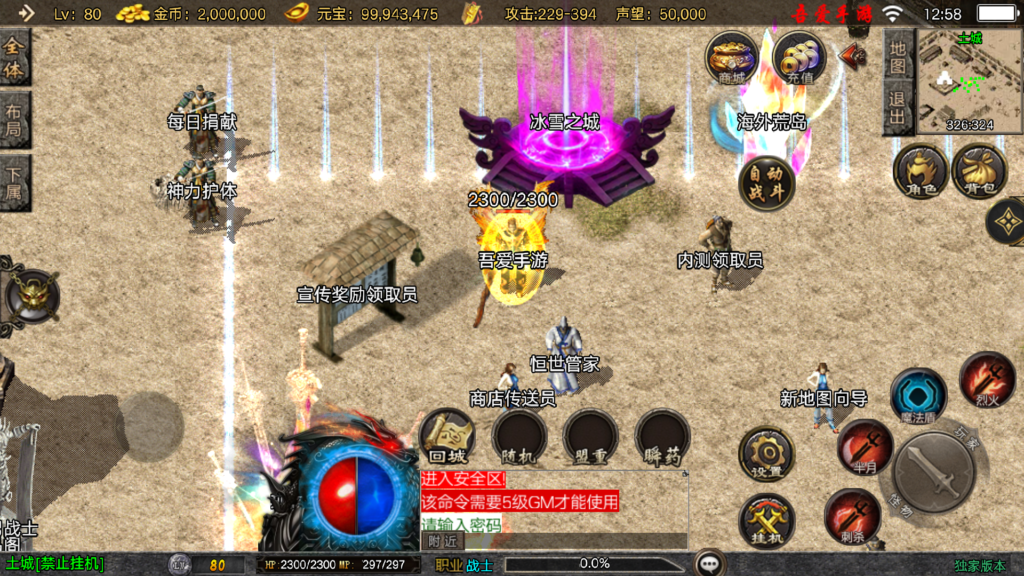Screen dimensions: 1024x576
Task: Use the 回城 return-to-town scroll
Action: pos(447,438)
